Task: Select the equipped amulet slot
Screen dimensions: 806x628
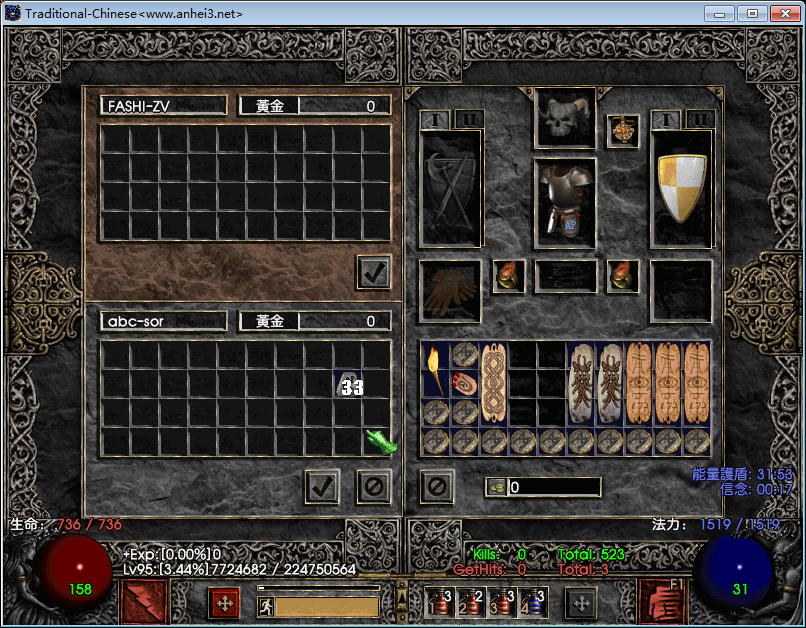Action: [x=623, y=131]
